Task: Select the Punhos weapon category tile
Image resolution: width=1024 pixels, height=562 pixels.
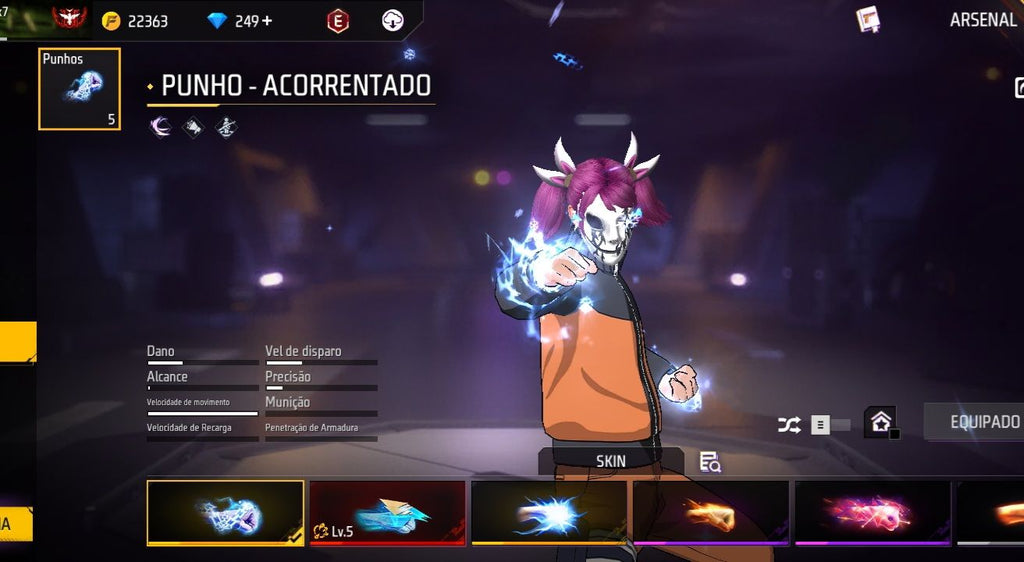Action: tap(80, 89)
